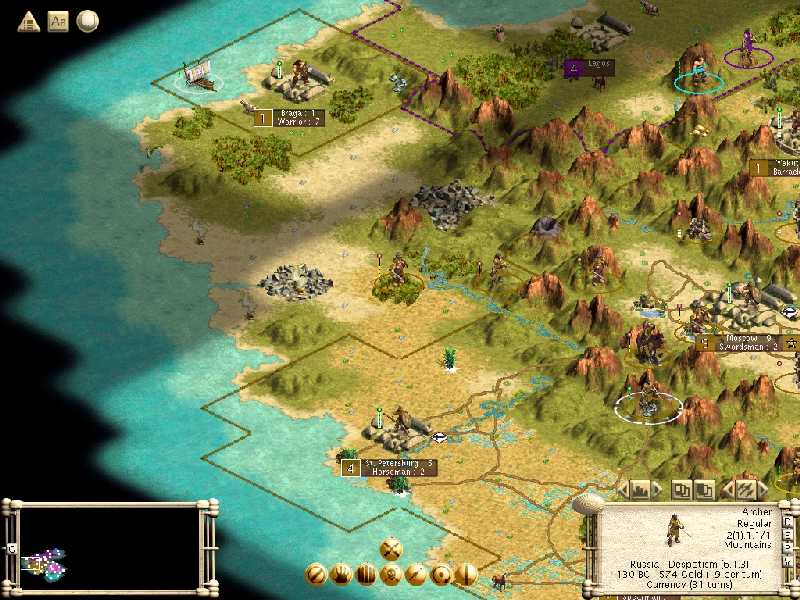The height and width of the screenshot is (600, 800).
Task: Open the round book advisors icon
Action: pyautogui.click(x=88, y=20)
